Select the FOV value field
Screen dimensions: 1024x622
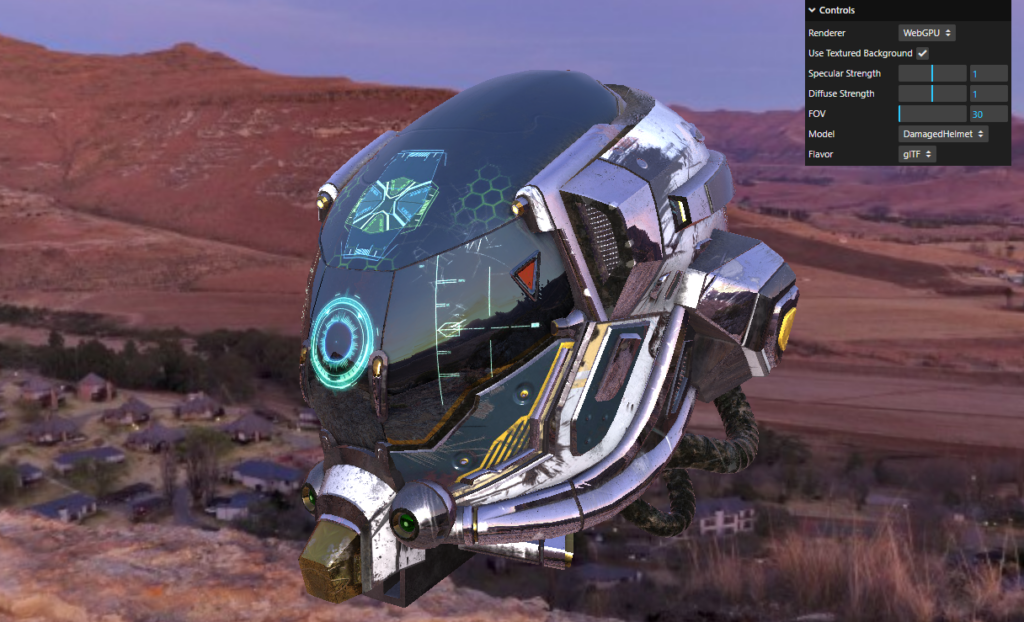988,114
